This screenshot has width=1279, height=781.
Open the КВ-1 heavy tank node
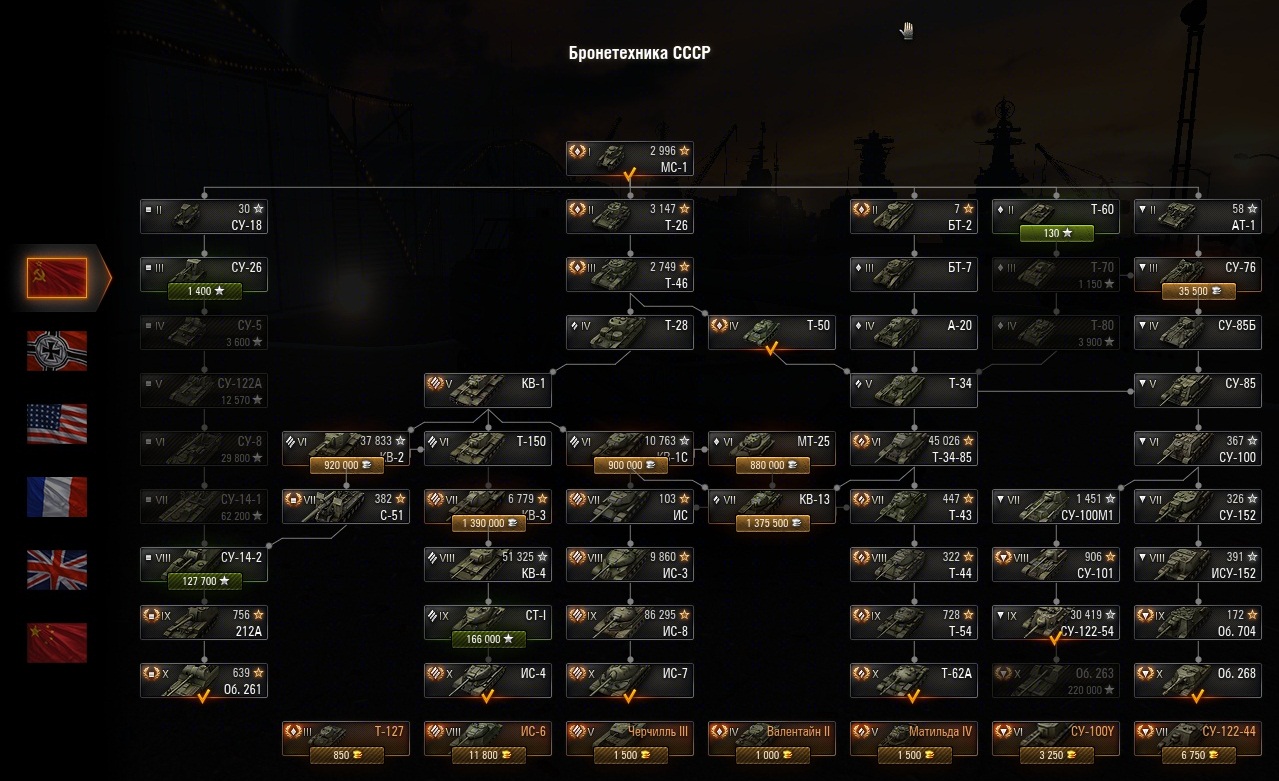[x=487, y=391]
